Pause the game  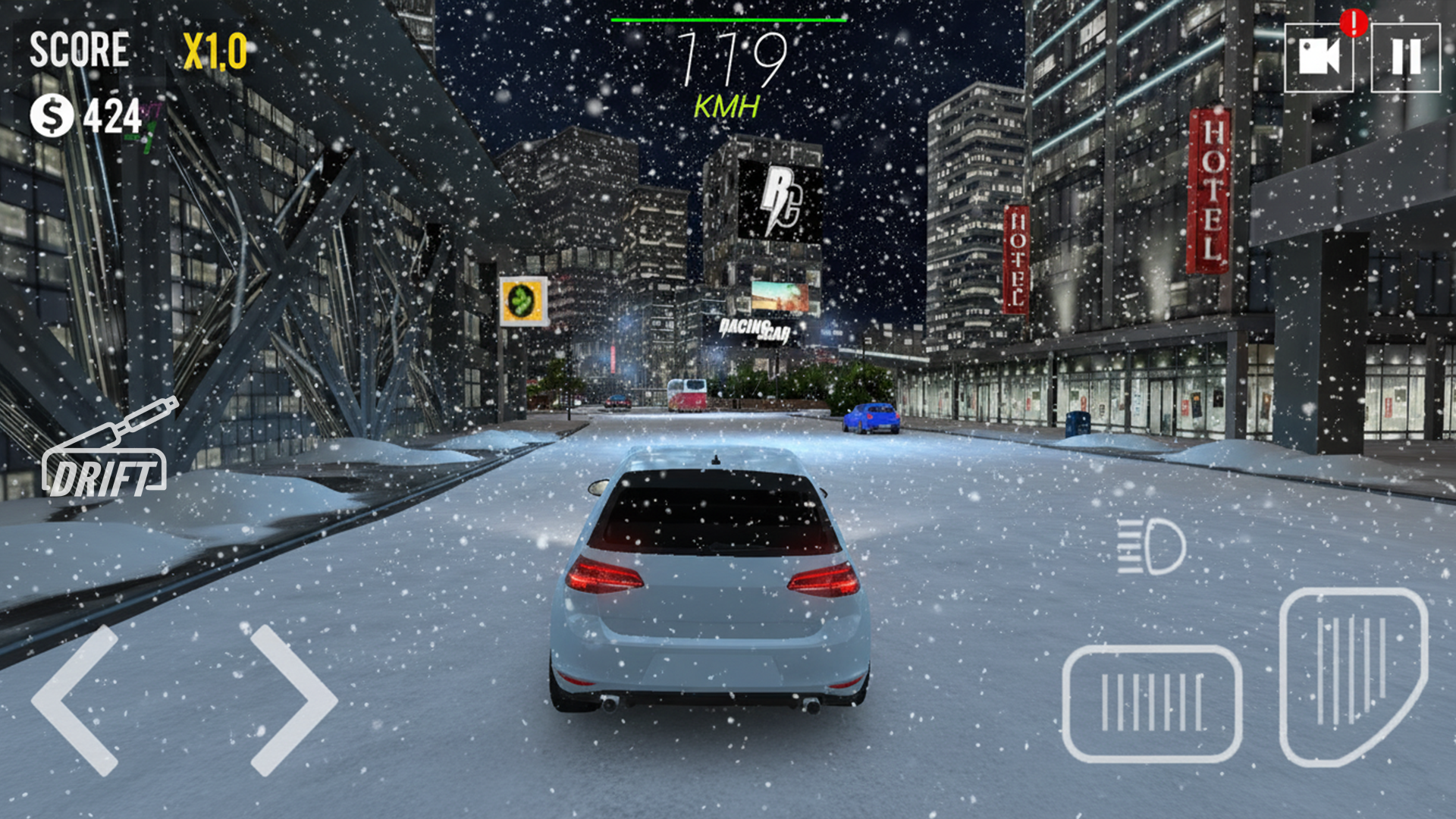tap(1407, 56)
